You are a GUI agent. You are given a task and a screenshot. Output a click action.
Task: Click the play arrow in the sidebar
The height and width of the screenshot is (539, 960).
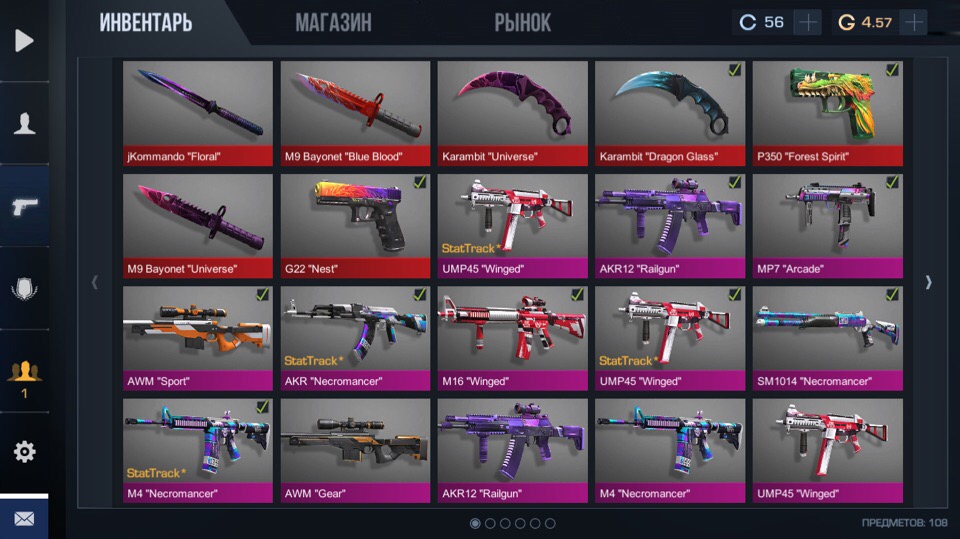[x=24, y=41]
